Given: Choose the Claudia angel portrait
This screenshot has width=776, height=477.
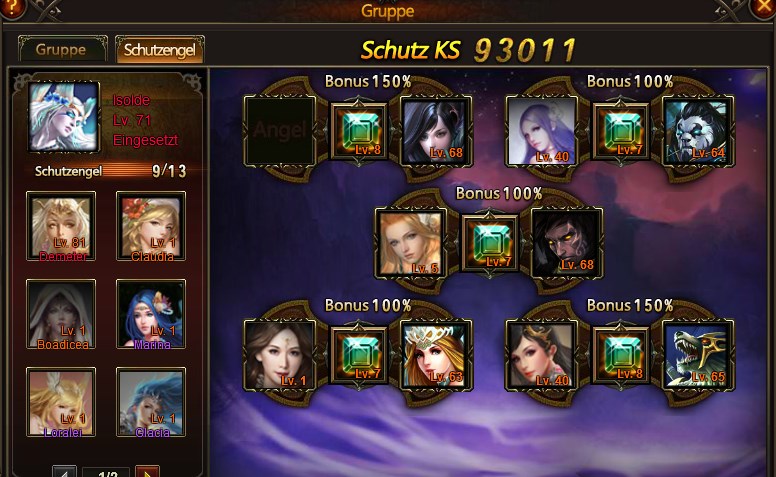Looking at the screenshot, I should pyautogui.click(x=151, y=226).
